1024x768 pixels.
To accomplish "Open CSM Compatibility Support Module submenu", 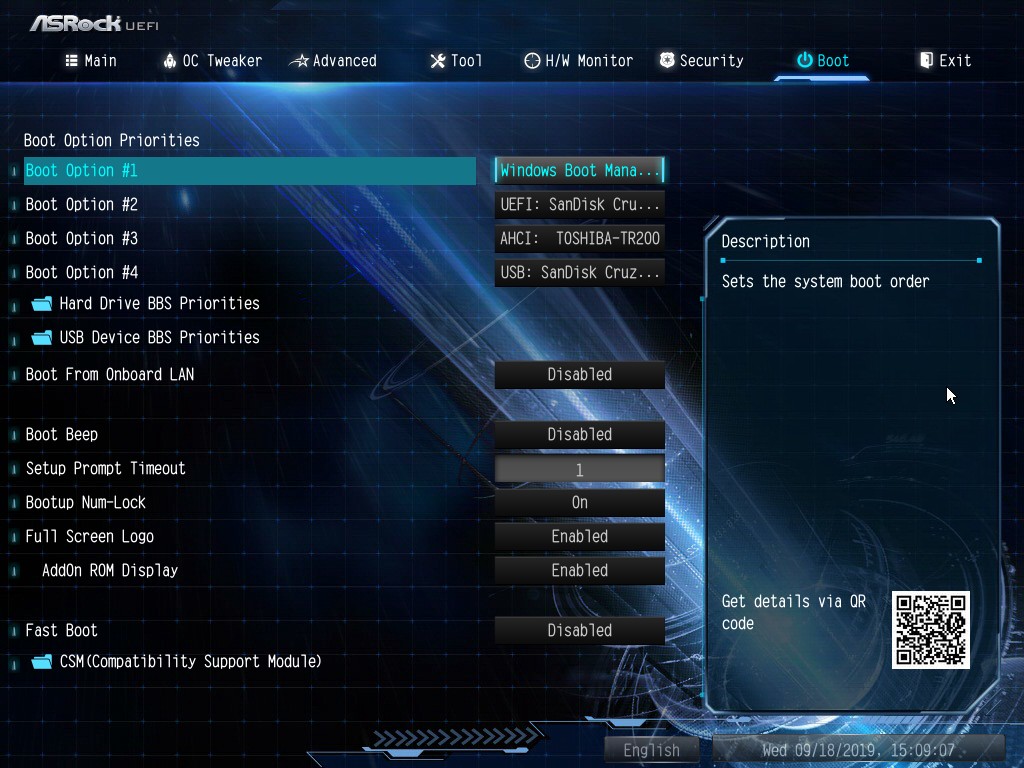I will point(190,662).
